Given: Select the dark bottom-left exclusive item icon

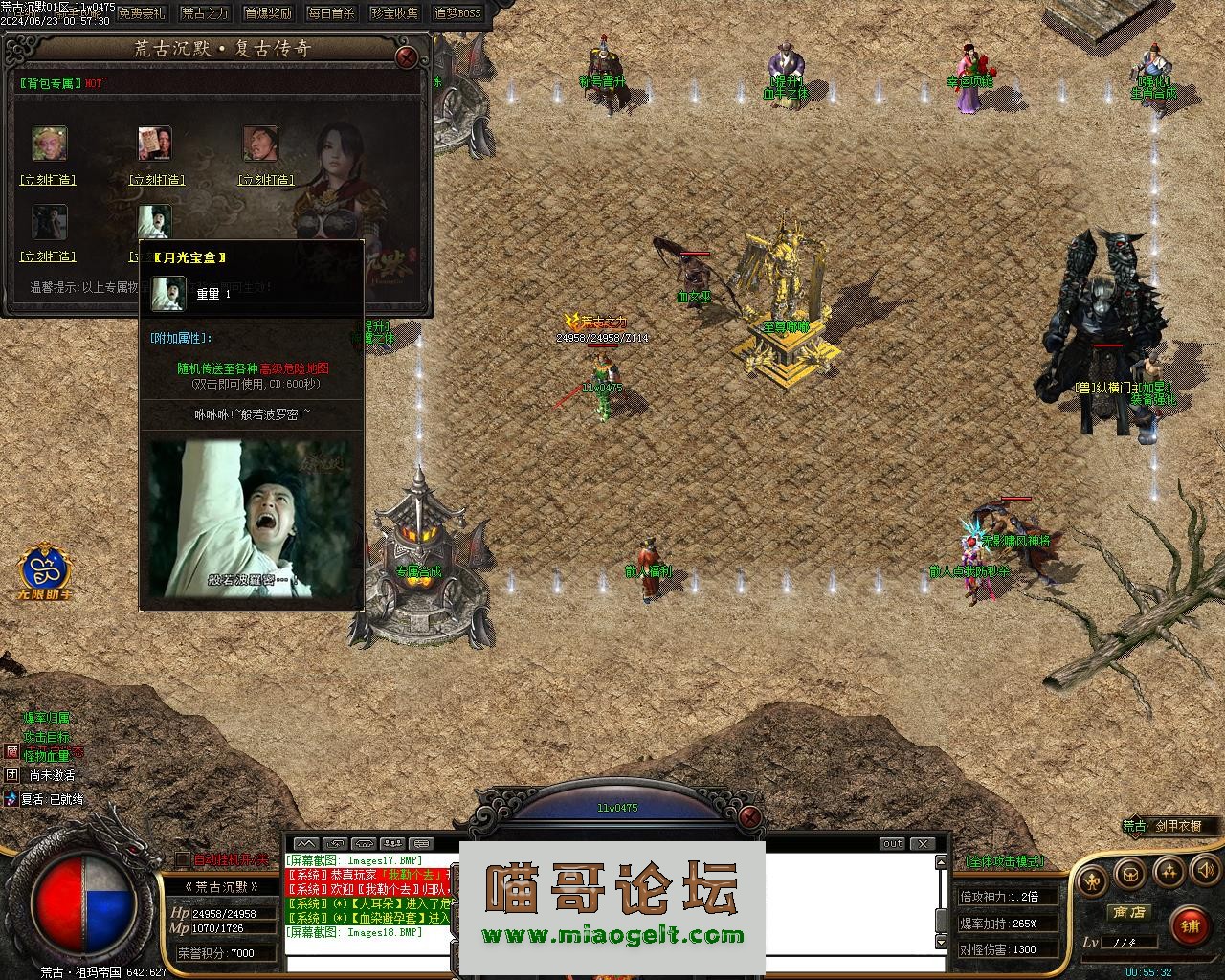Looking at the screenshot, I should pyautogui.click(x=50, y=222).
